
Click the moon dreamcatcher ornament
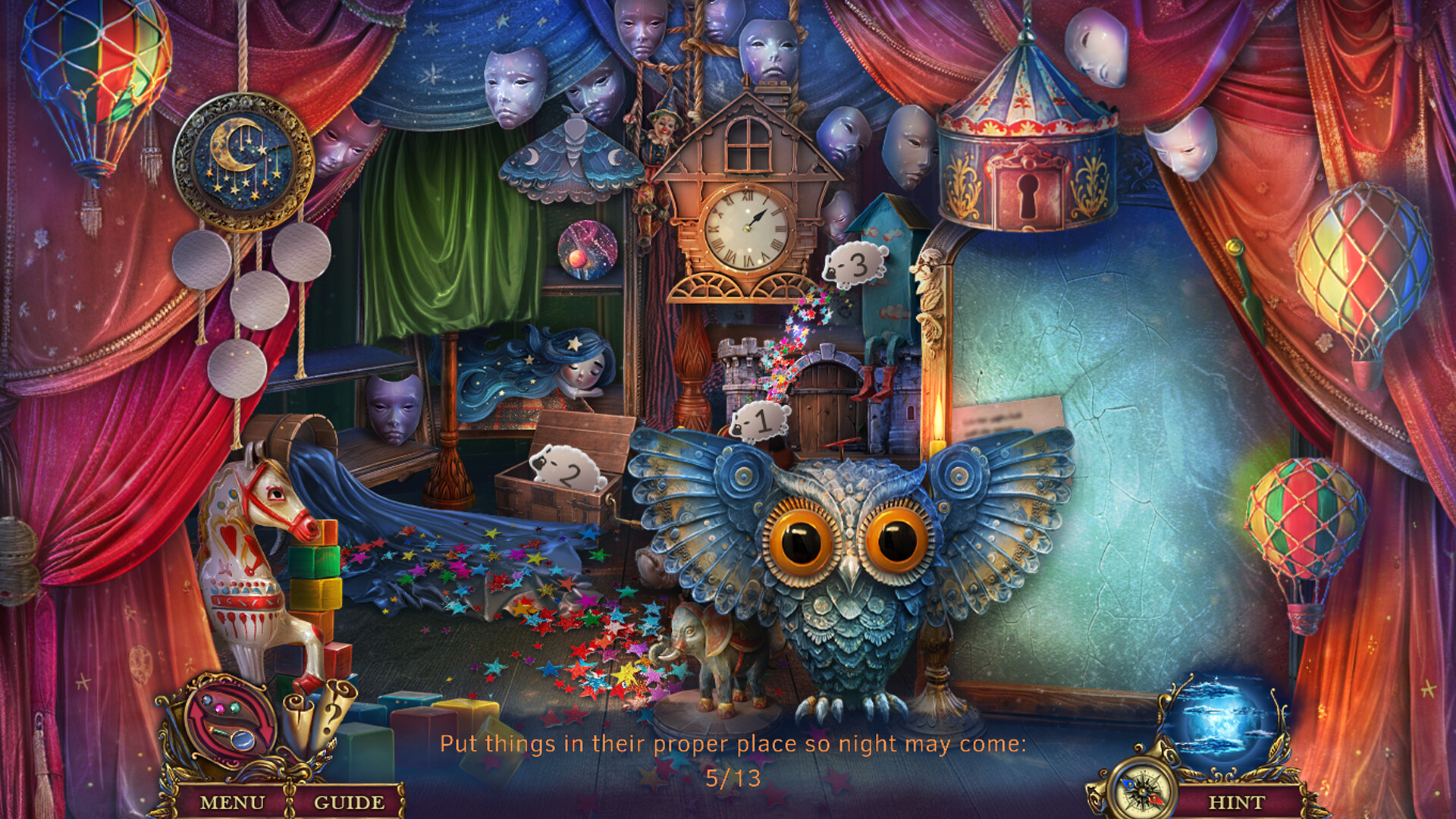click(246, 159)
